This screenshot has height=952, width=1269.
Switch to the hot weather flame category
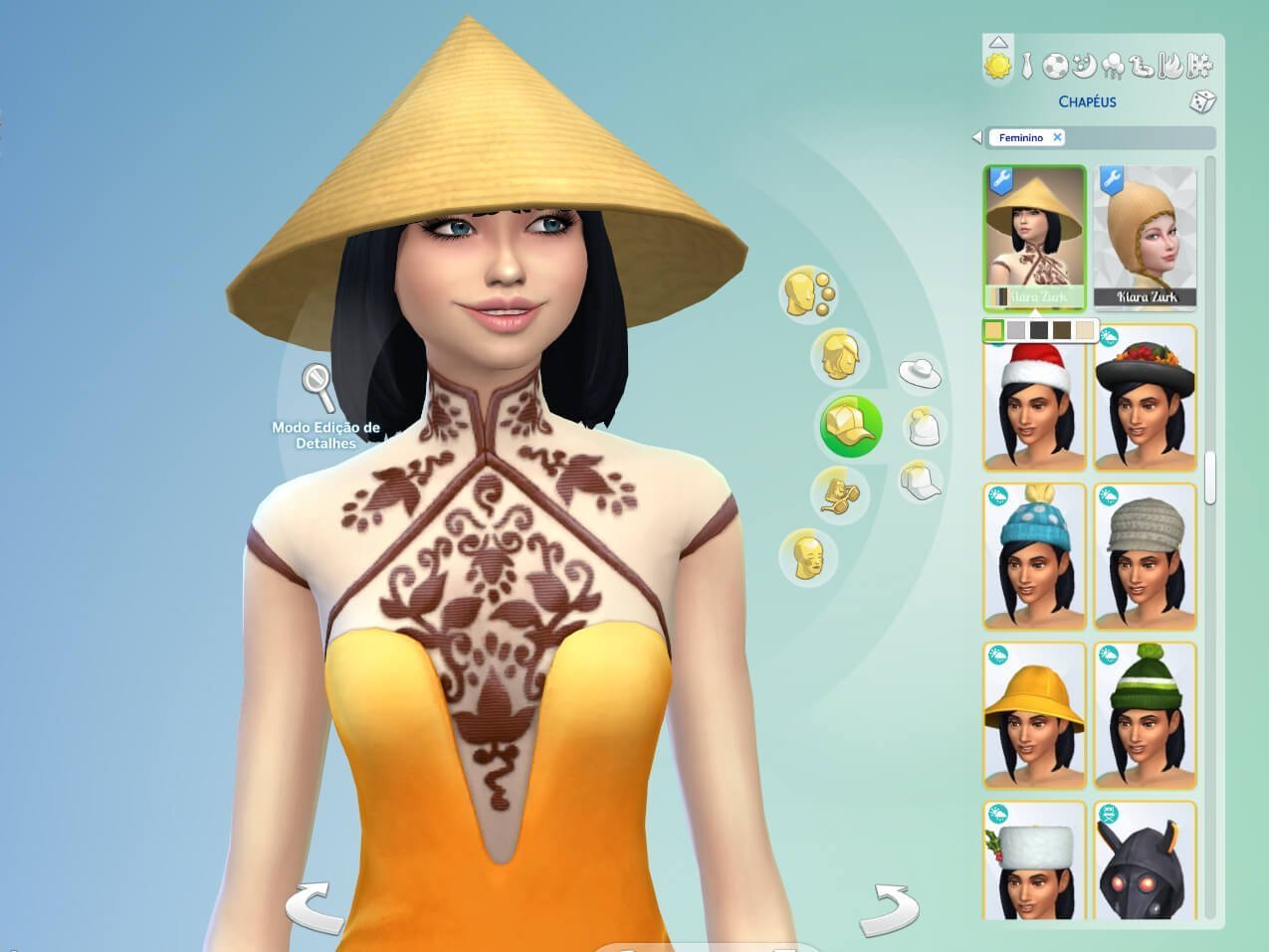(1173, 66)
